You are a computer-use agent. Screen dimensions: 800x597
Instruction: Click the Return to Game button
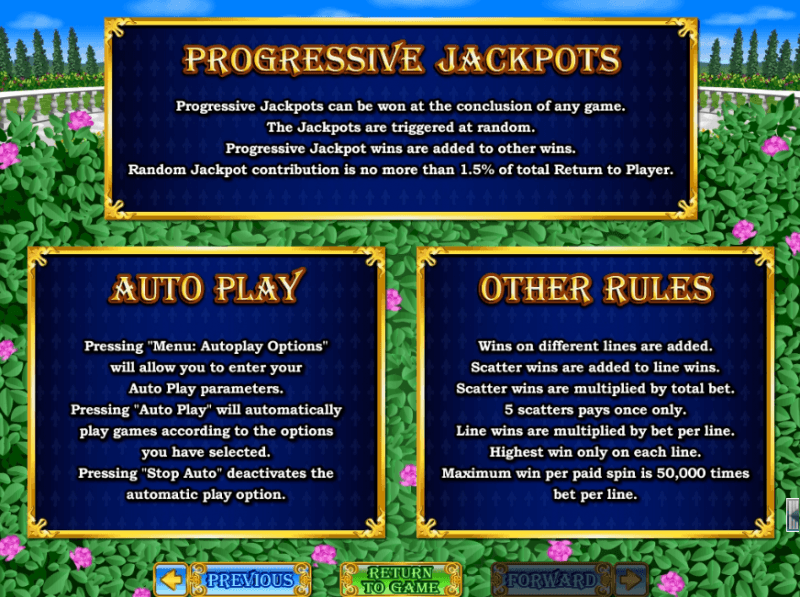click(399, 579)
